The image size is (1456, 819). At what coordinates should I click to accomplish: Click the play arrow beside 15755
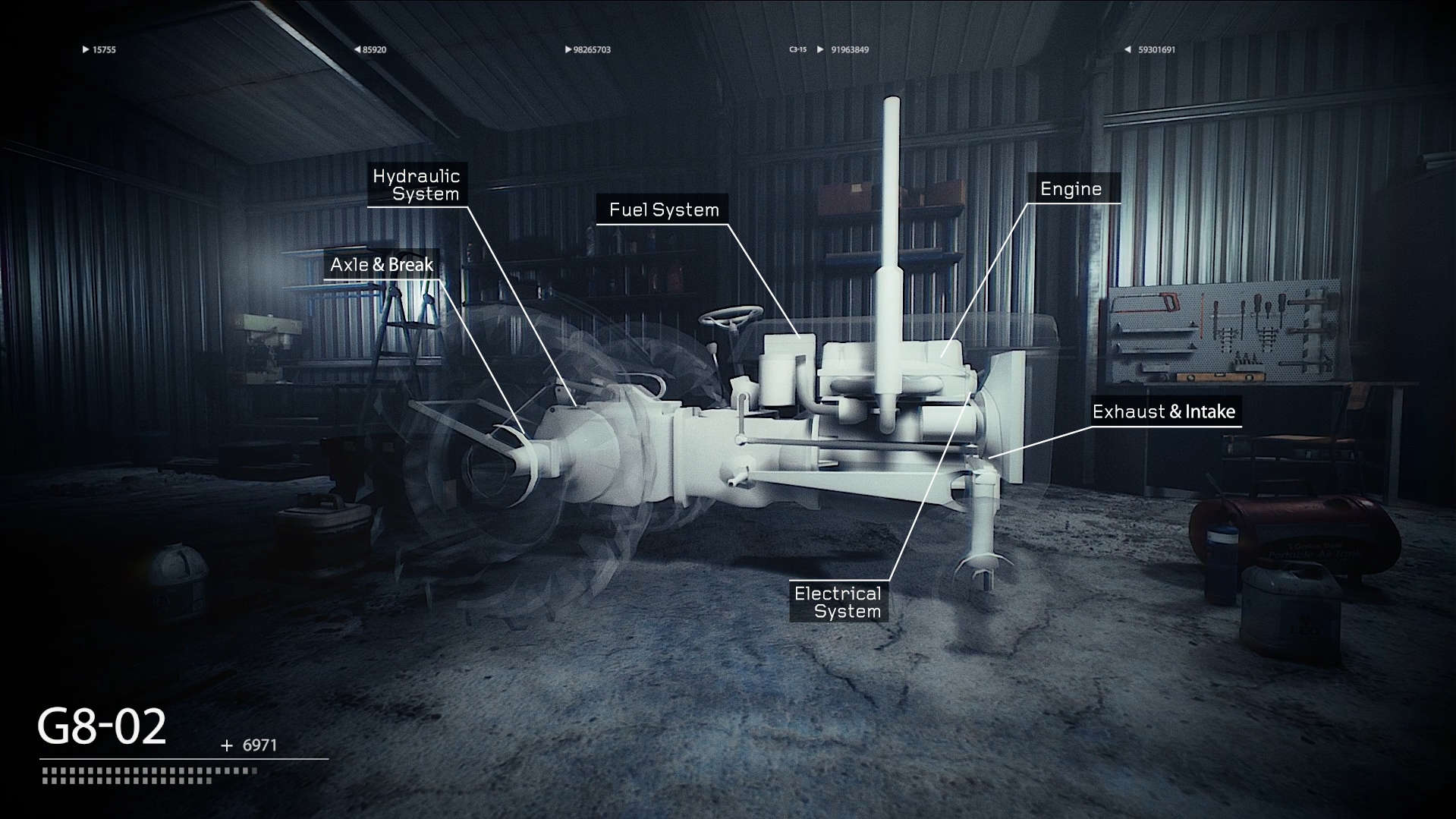[86, 49]
